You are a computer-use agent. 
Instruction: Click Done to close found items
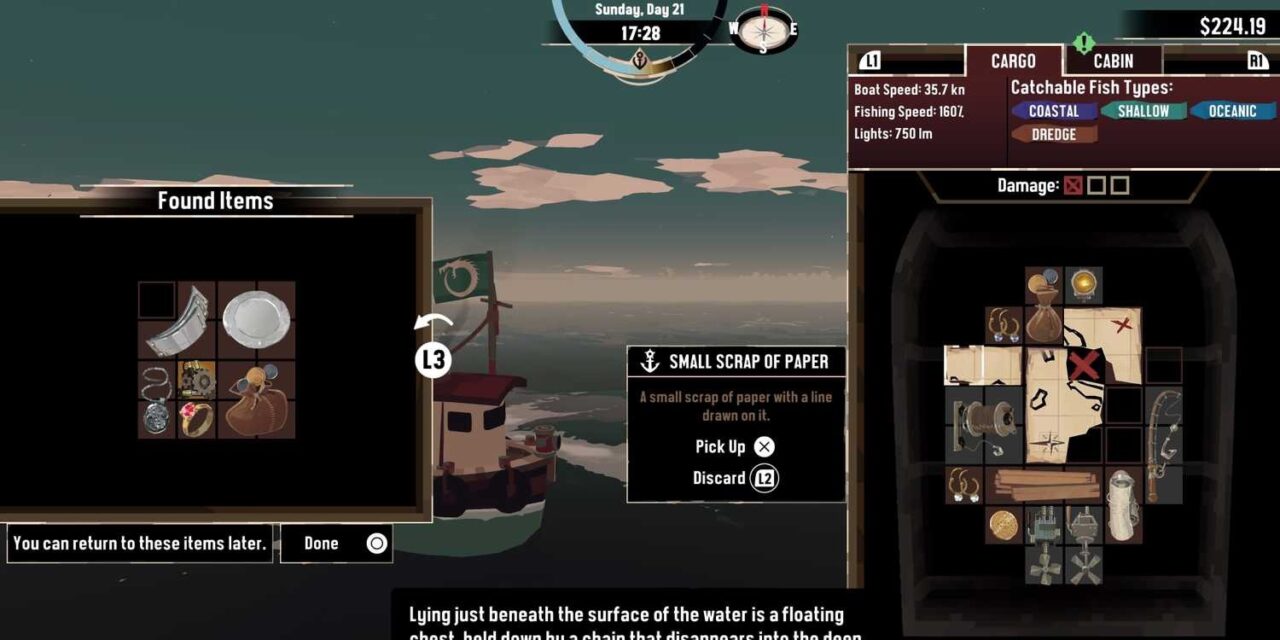pyautogui.click(x=336, y=543)
